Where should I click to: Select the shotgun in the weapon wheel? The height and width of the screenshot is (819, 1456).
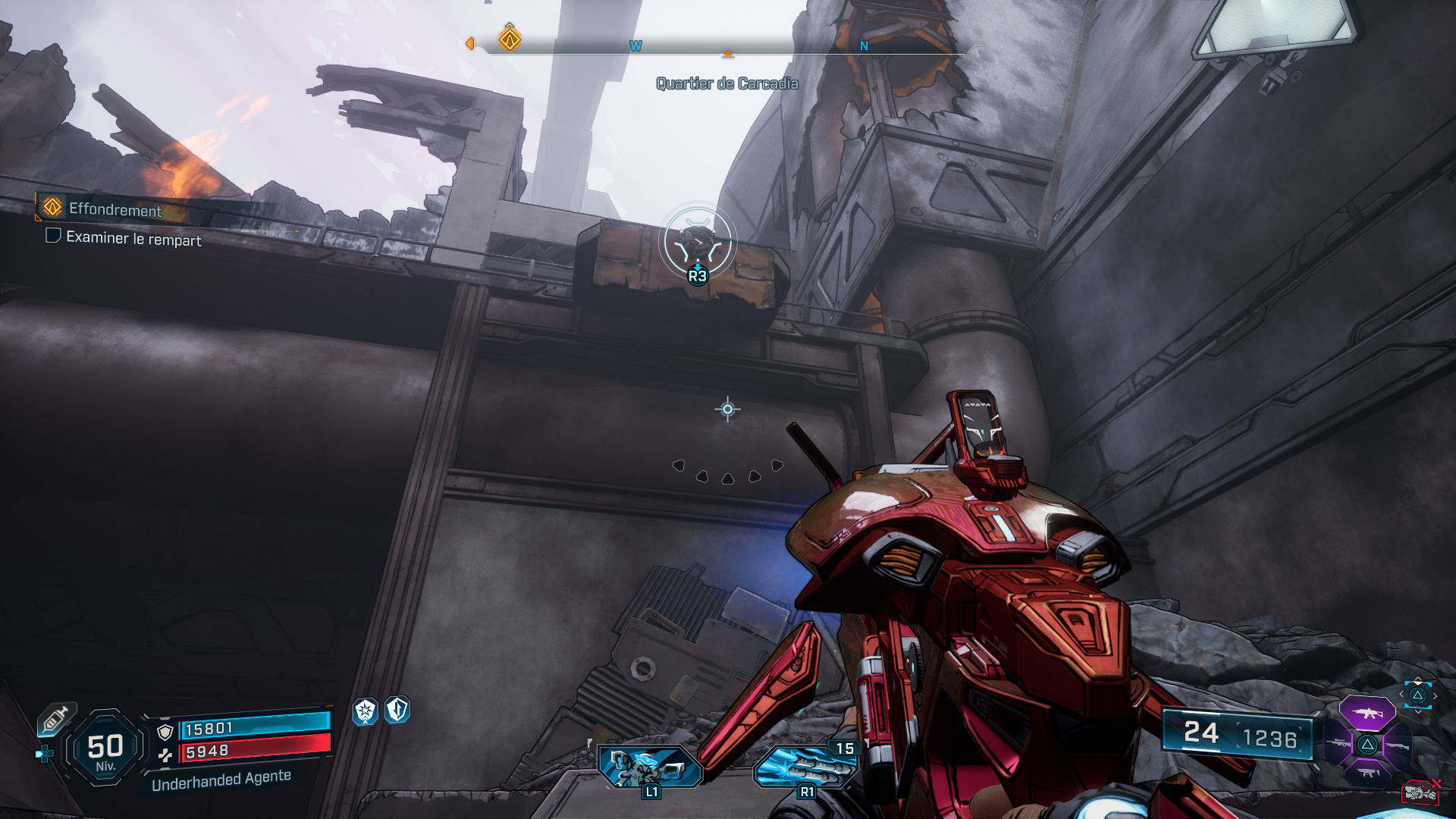coord(1397,745)
